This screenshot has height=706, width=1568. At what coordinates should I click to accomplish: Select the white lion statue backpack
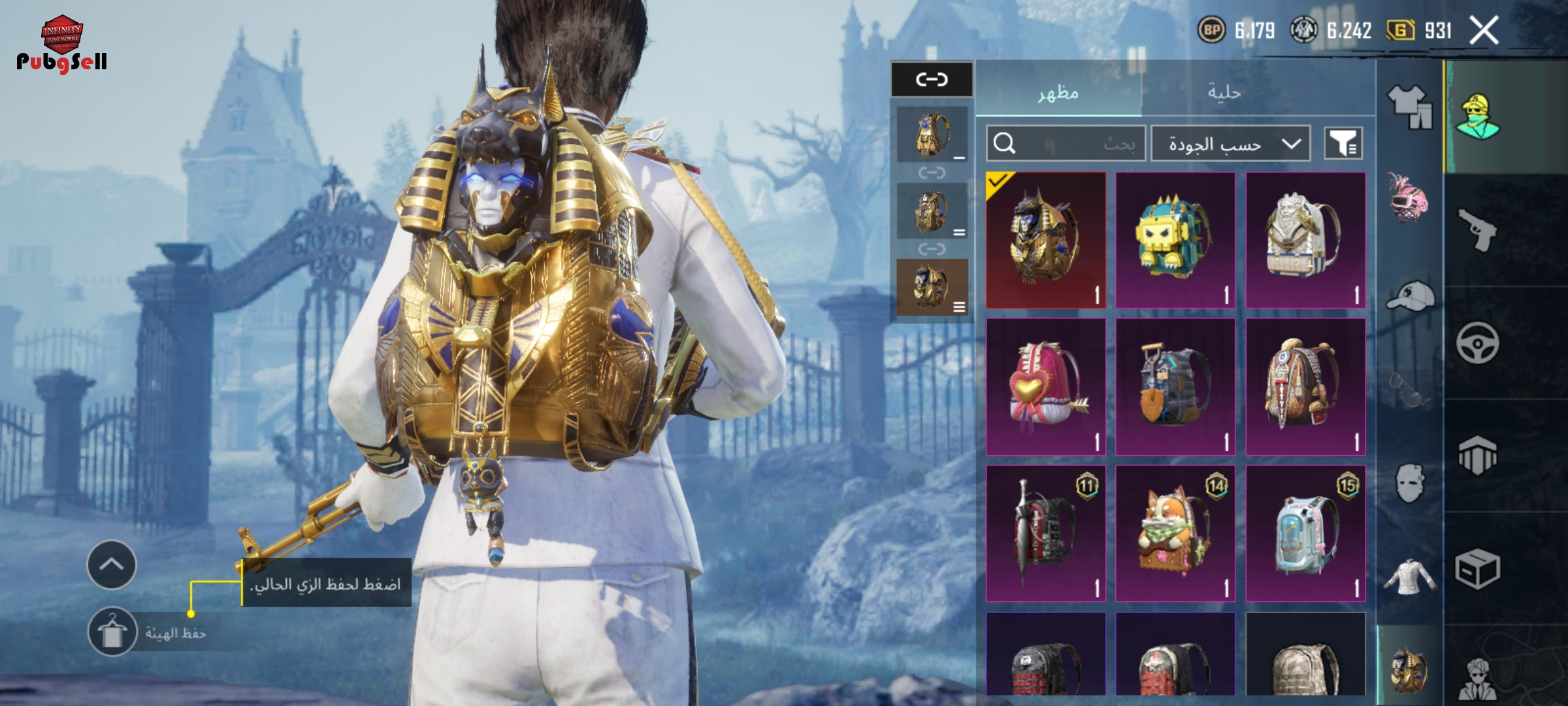coord(1305,240)
